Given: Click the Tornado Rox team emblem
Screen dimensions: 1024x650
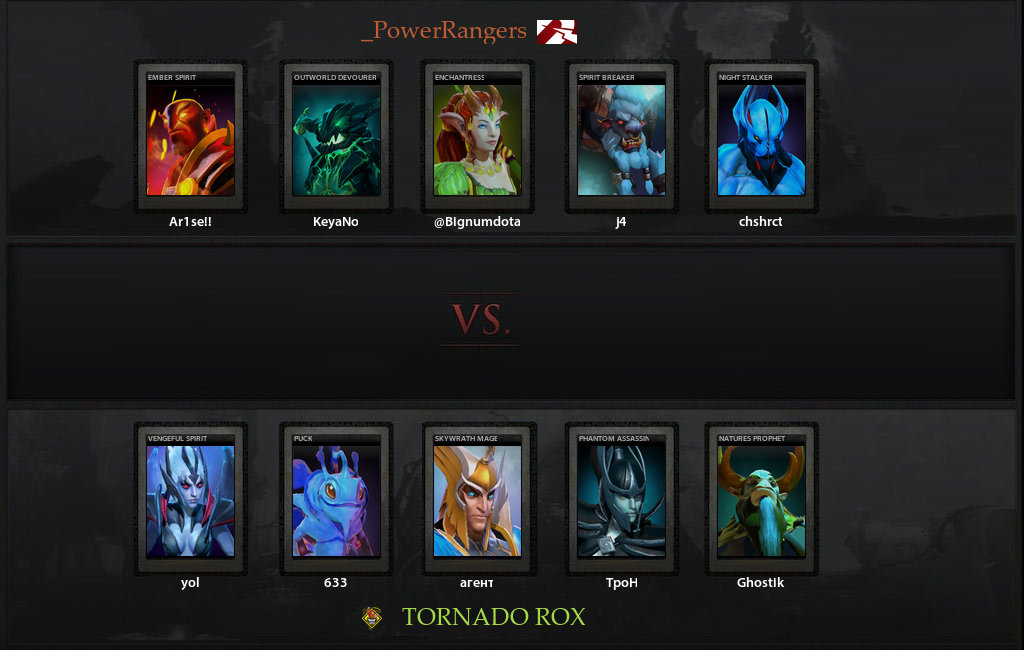Looking at the screenshot, I should [x=372, y=618].
